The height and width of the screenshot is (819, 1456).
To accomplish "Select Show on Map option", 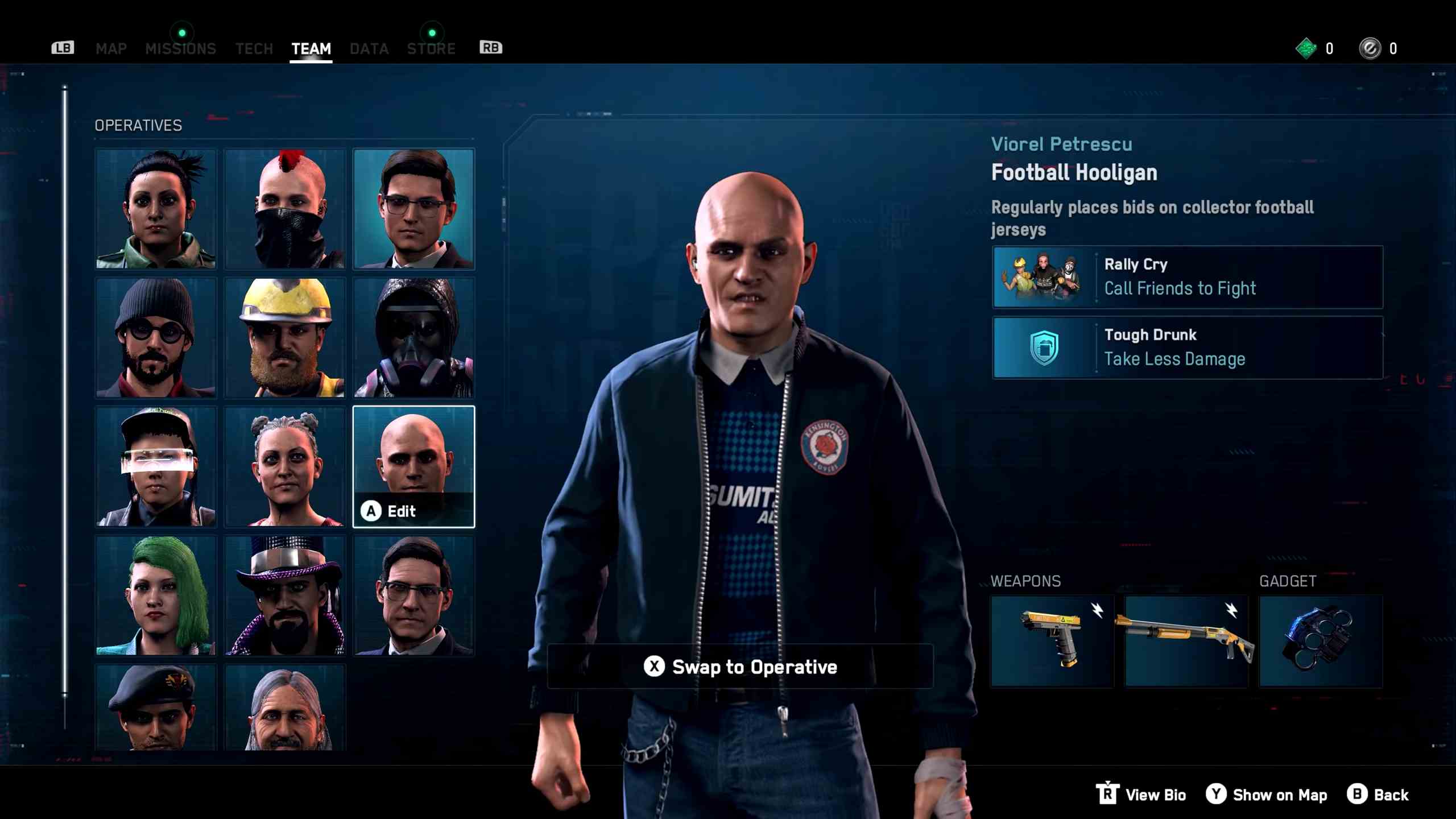I will [1267, 795].
